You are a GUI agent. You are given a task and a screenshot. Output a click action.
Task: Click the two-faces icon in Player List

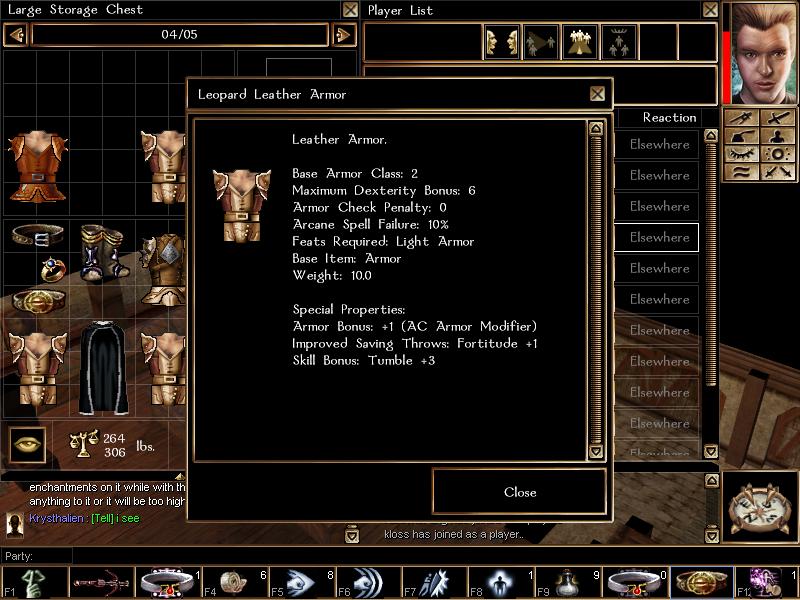coord(501,42)
